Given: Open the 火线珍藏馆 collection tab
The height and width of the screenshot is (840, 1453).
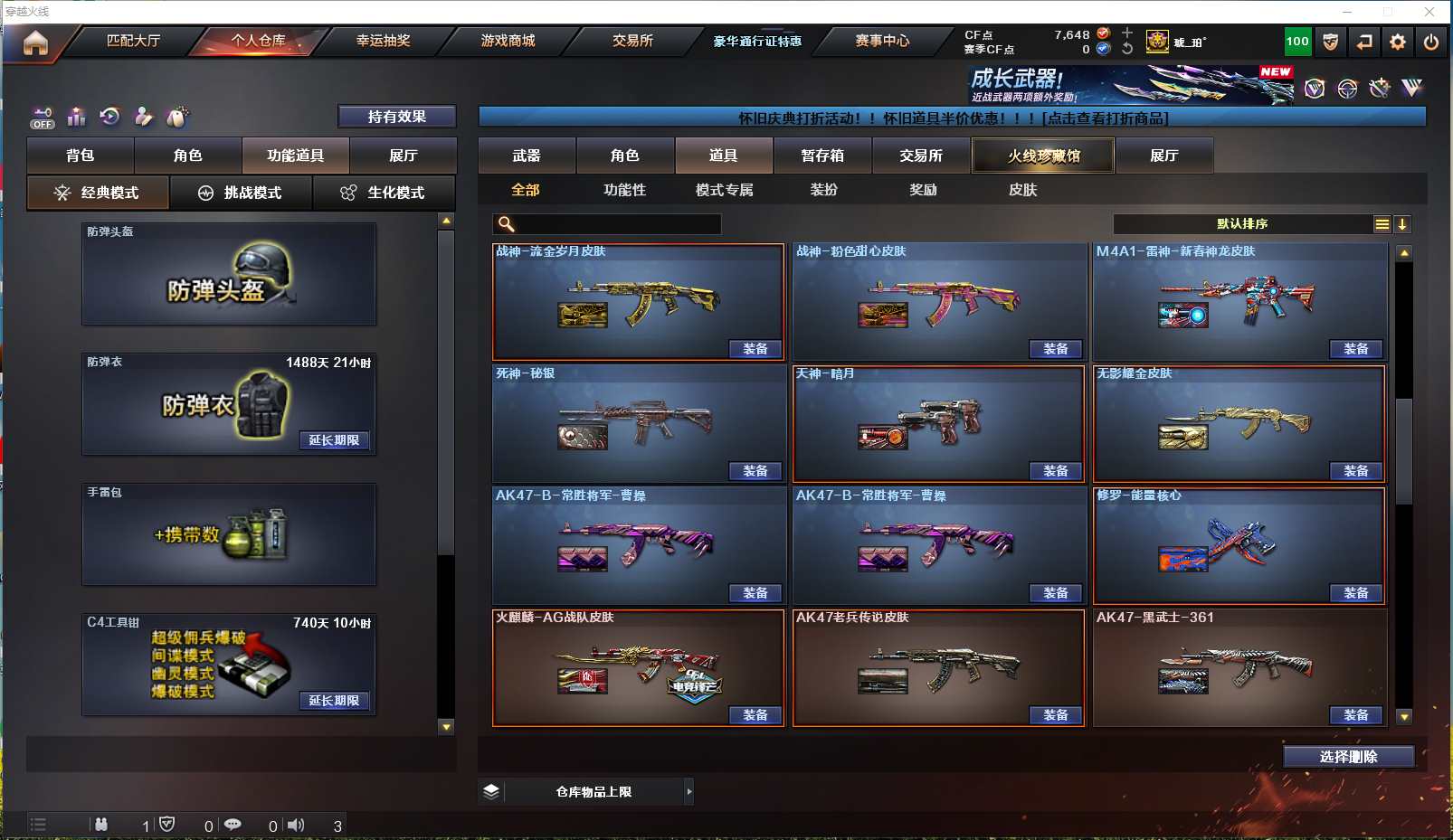Looking at the screenshot, I should coord(1043,156).
